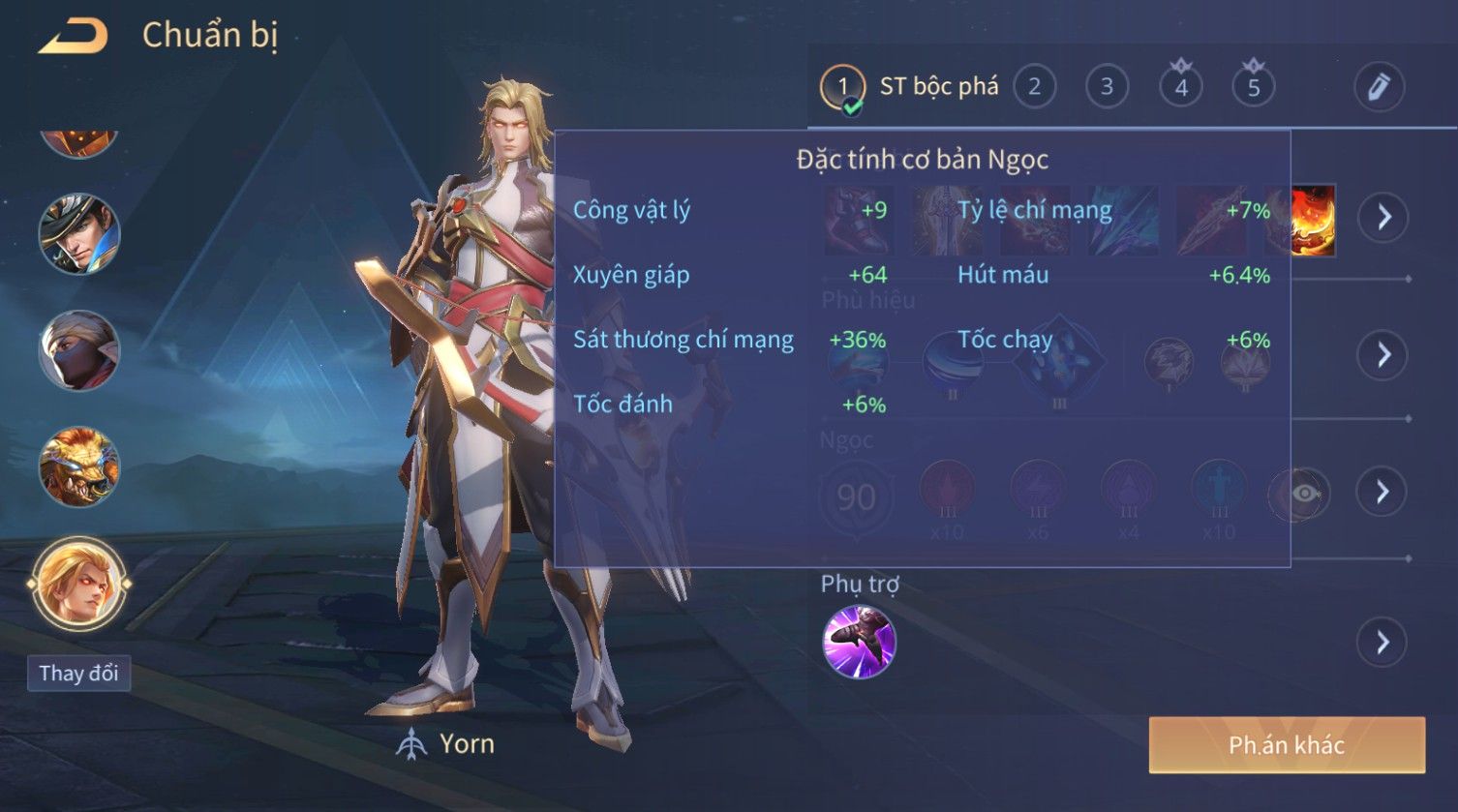This screenshot has width=1458, height=812.
Task: Select the cowboy hat hero portrait
Action: (x=79, y=234)
